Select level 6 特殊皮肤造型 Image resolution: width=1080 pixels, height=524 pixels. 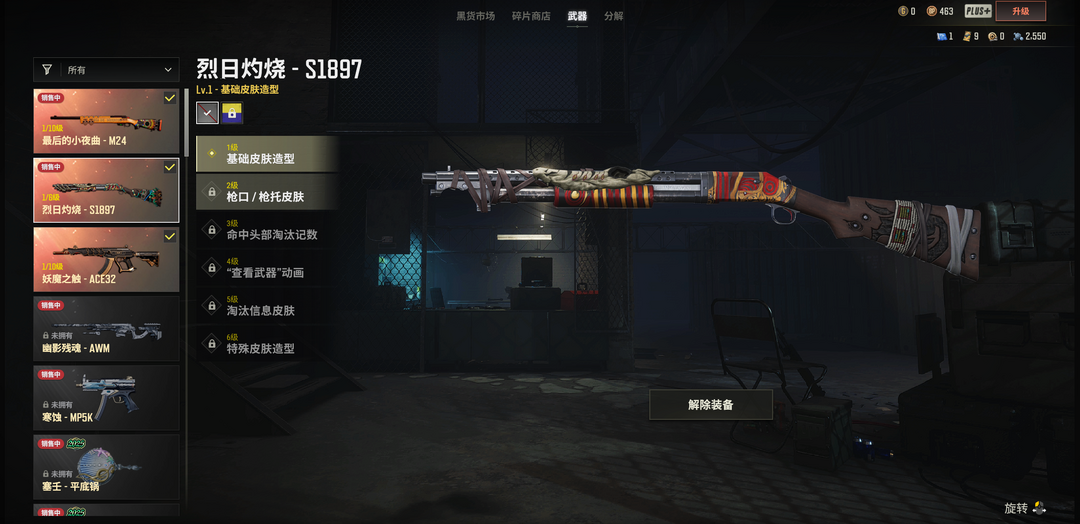point(266,344)
